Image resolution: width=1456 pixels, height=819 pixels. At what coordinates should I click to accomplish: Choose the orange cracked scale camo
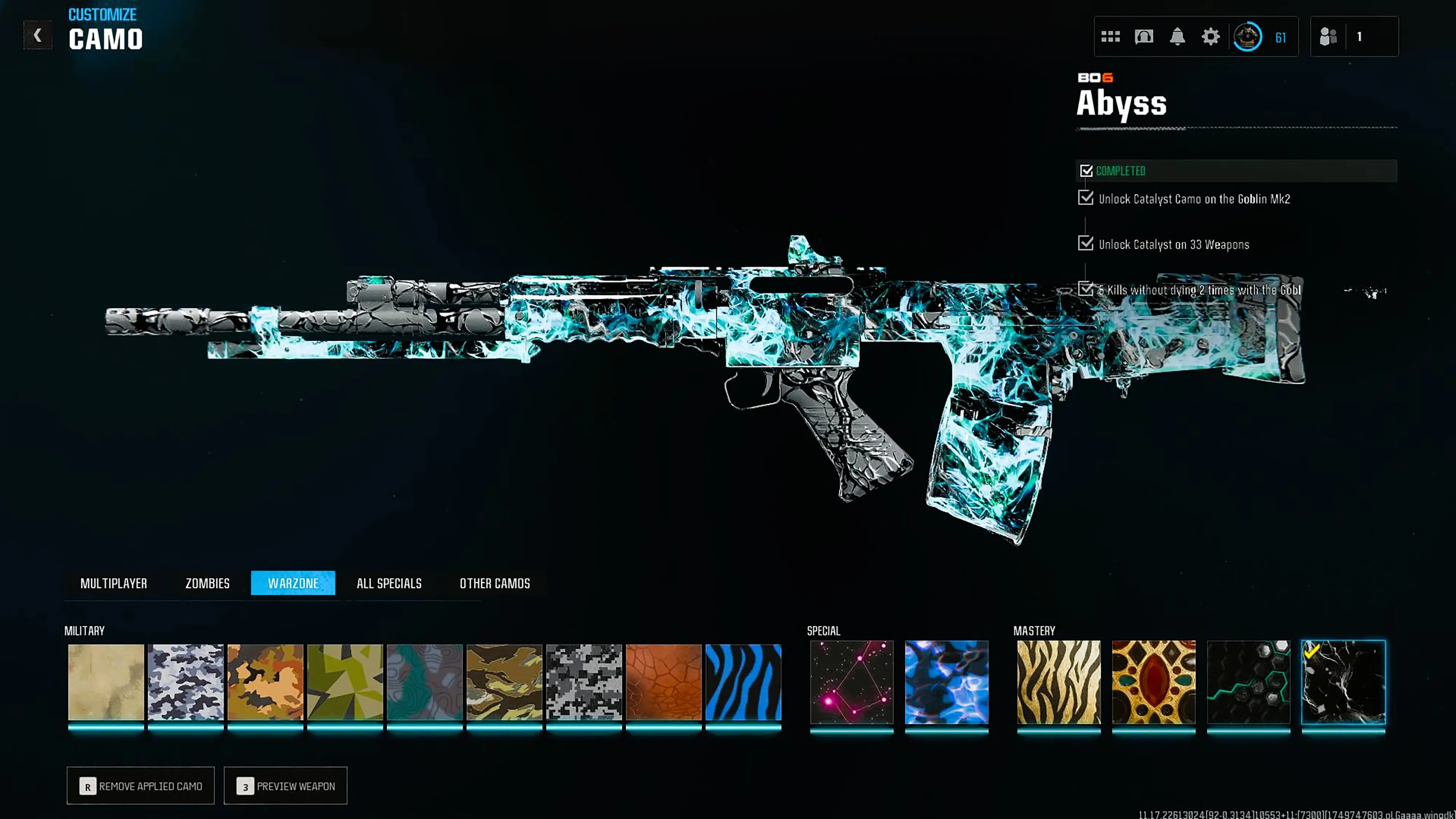tap(664, 682)
